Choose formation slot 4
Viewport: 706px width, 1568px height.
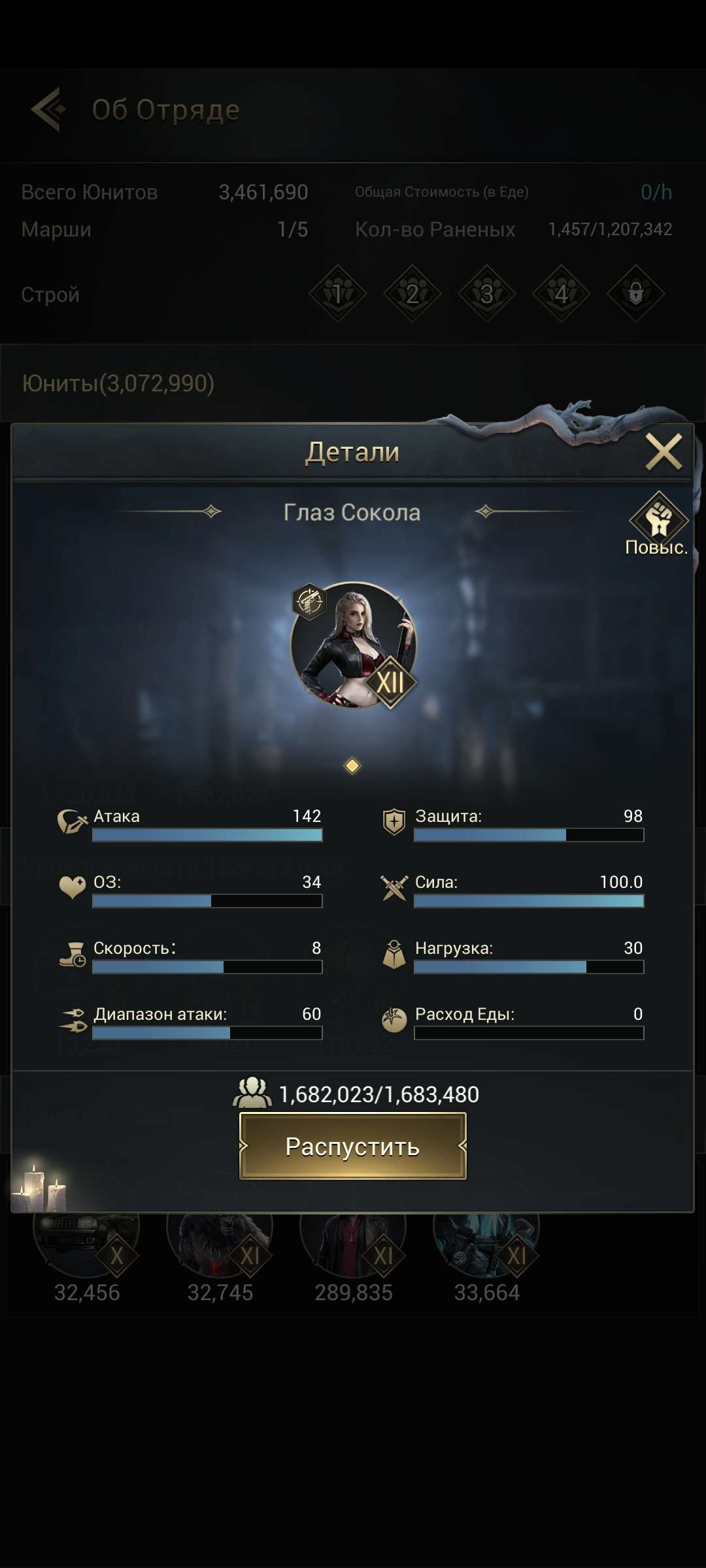tap(561, 293)
